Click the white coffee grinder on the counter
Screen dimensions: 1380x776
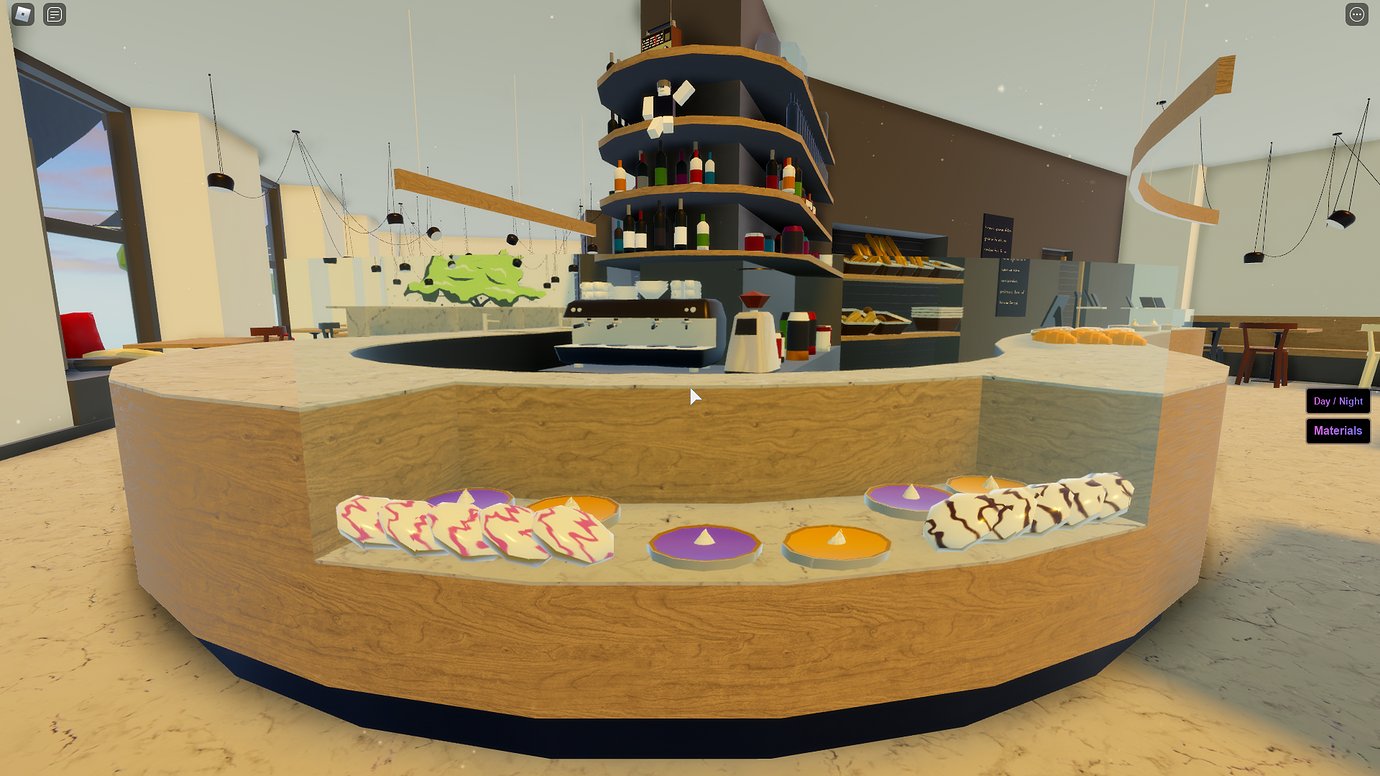(x=750, y=330)
